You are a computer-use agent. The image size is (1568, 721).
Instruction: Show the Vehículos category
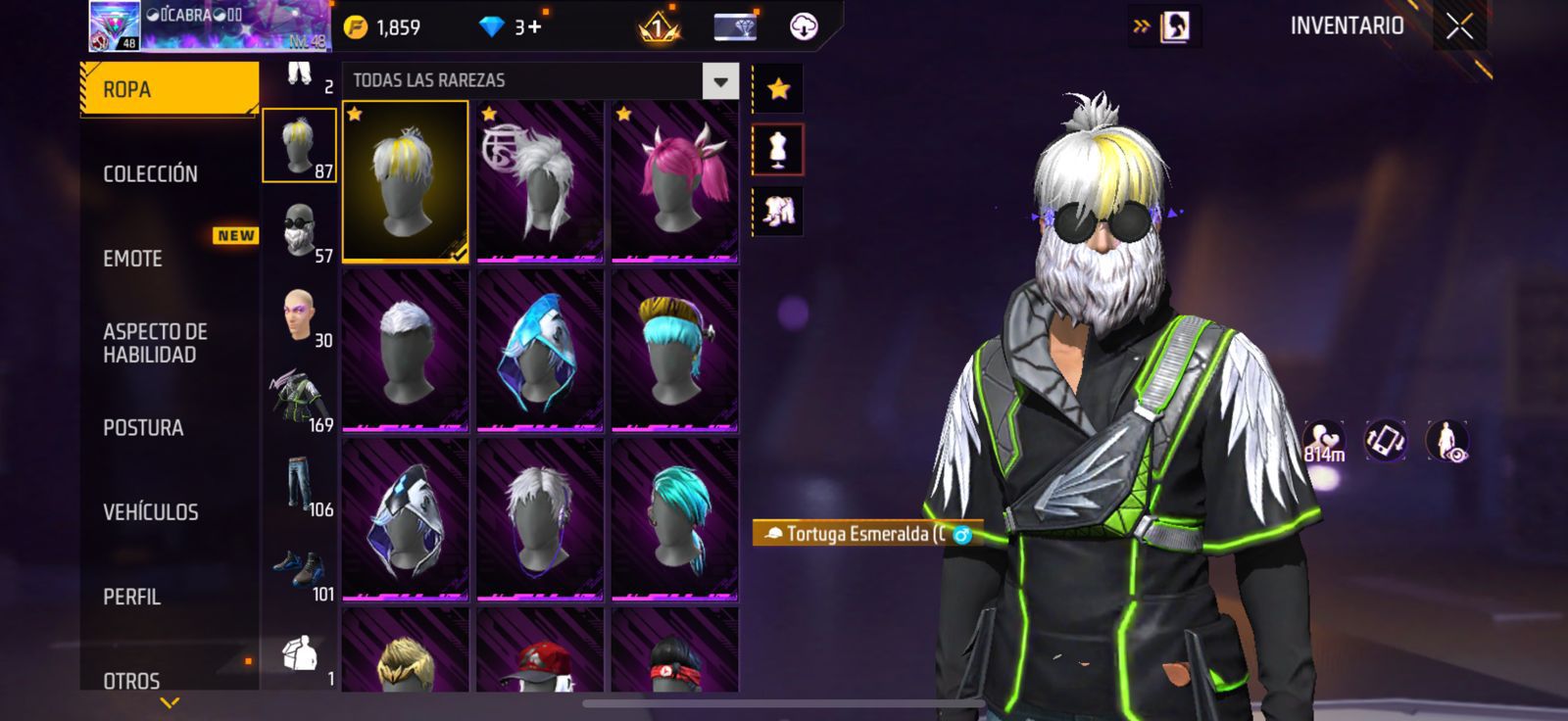pyautogui.click(x=151, y=512)
